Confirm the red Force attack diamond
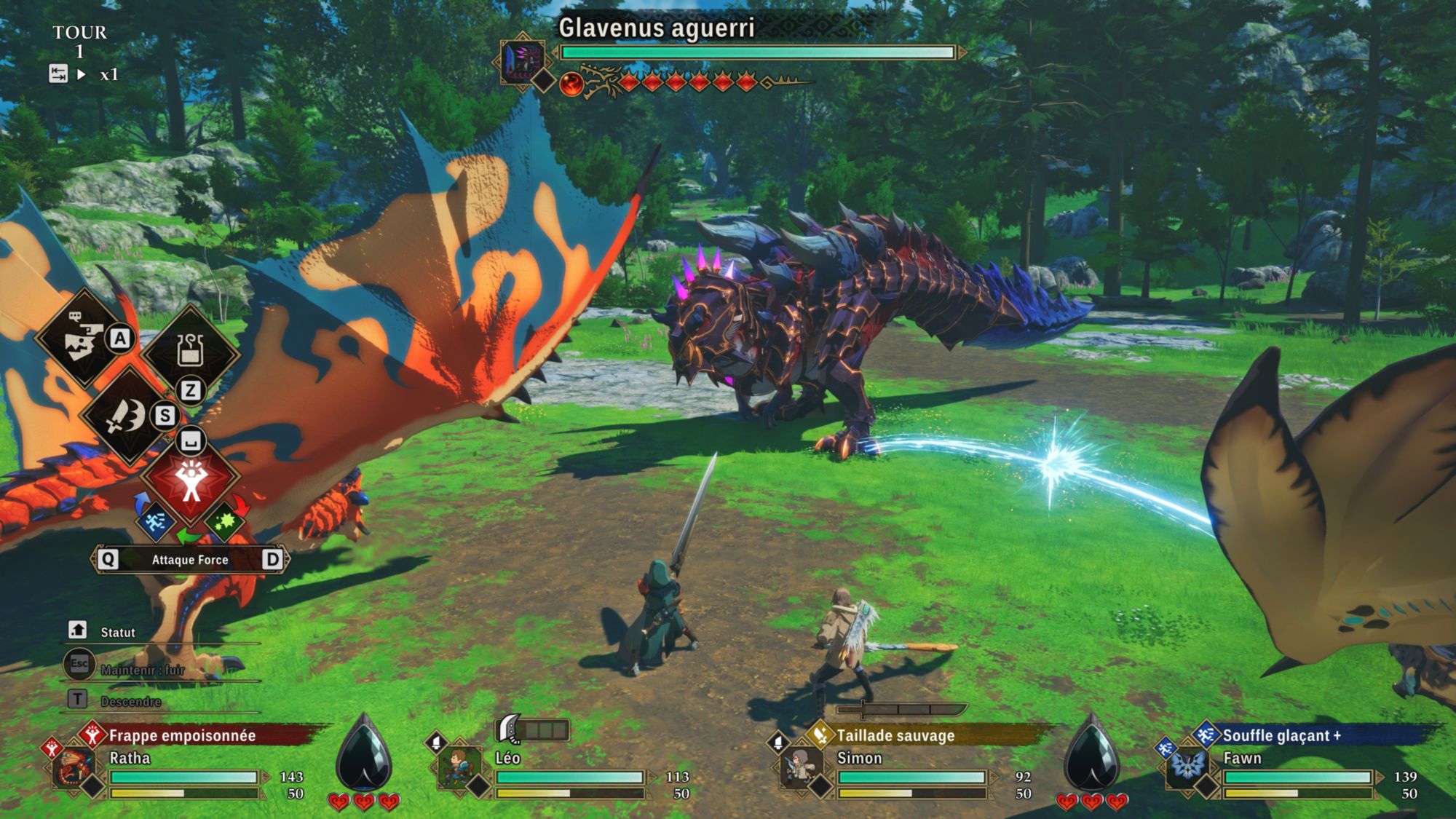 191,478
